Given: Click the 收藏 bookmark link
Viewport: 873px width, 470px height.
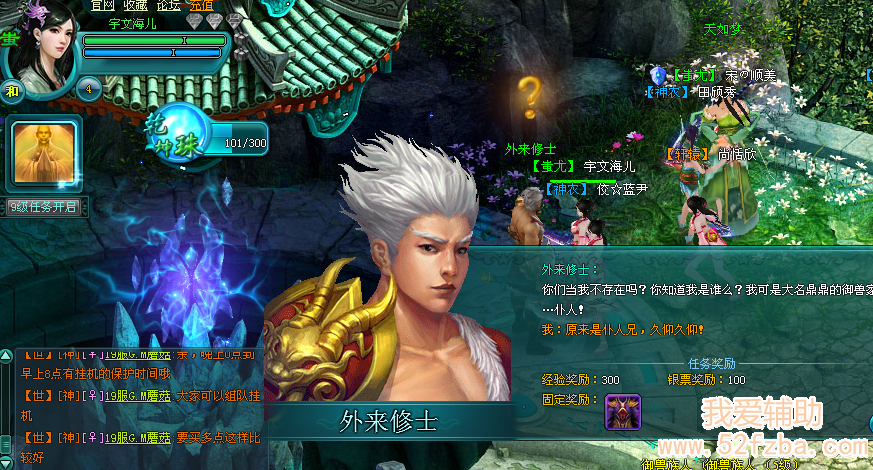Looking at the screenshot, I should [x=135, y=5].
